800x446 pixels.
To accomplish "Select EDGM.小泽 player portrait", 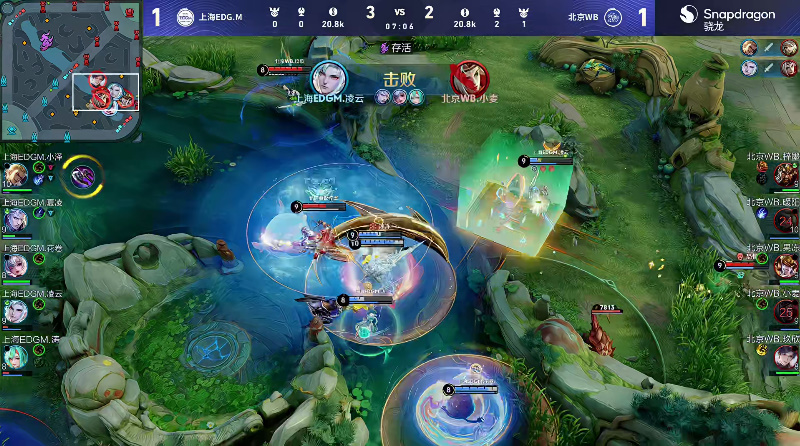I will [14, 174].
